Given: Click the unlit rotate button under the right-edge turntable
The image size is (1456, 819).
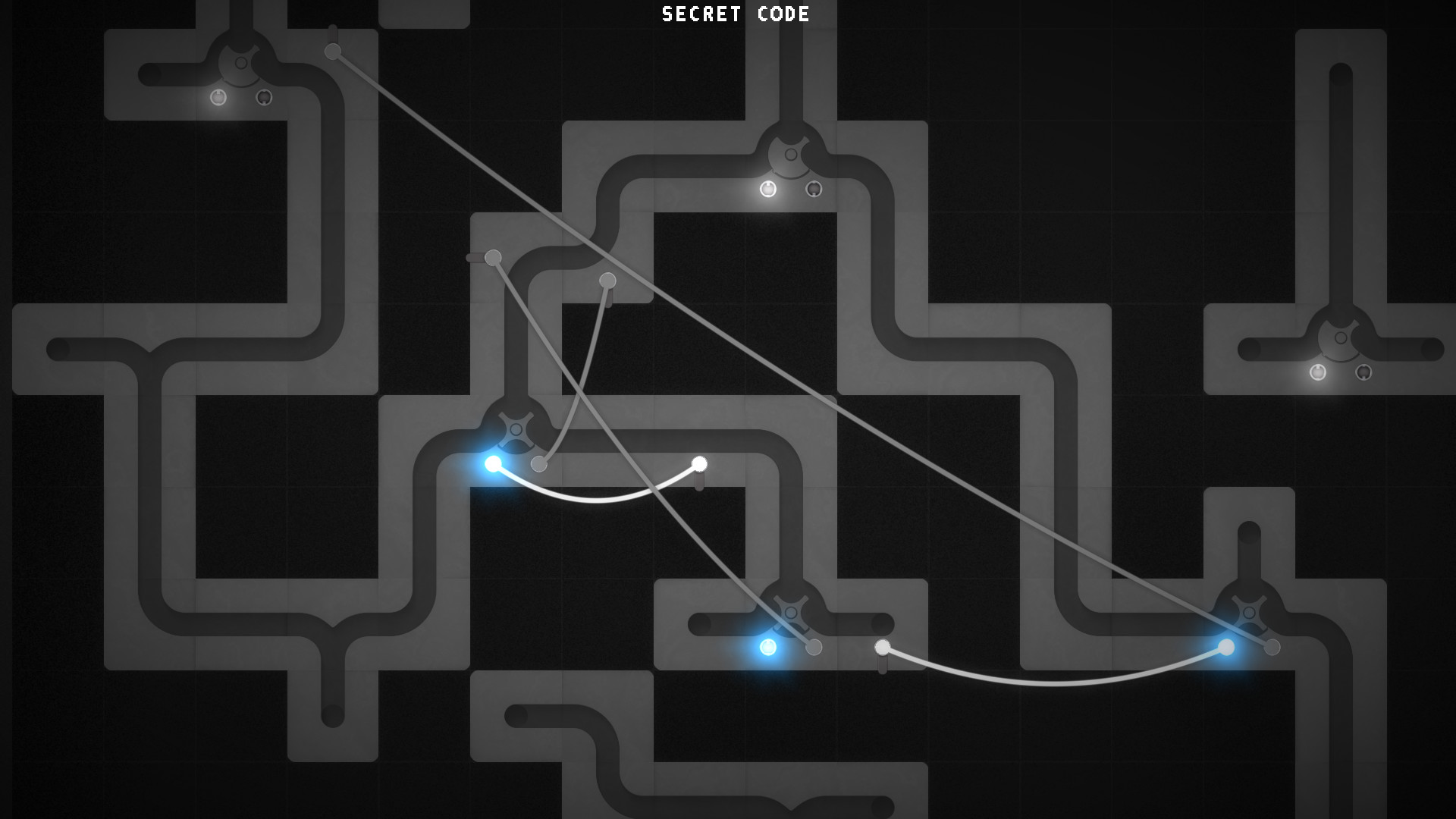Looking at the screenshot, I should pos(1363,372).
